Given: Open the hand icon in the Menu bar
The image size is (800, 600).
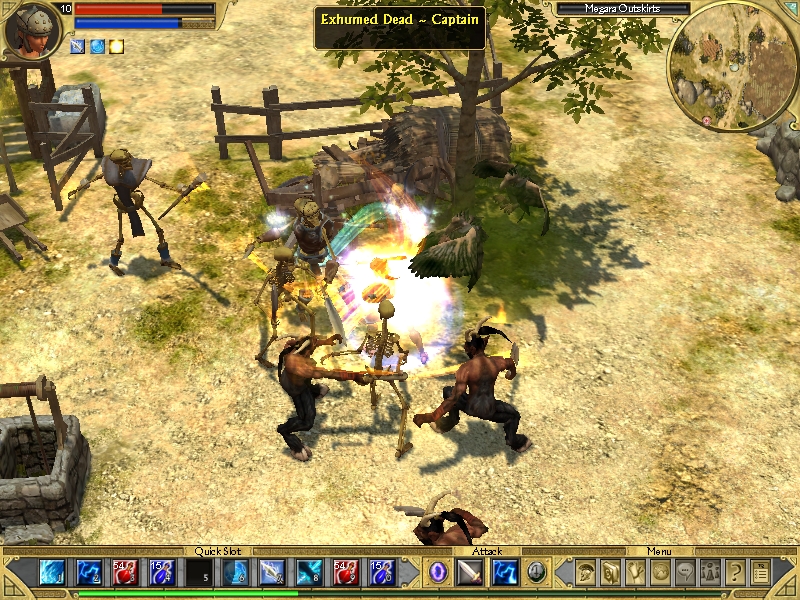Looking at the screenshot, I should [x=636, y=572].
